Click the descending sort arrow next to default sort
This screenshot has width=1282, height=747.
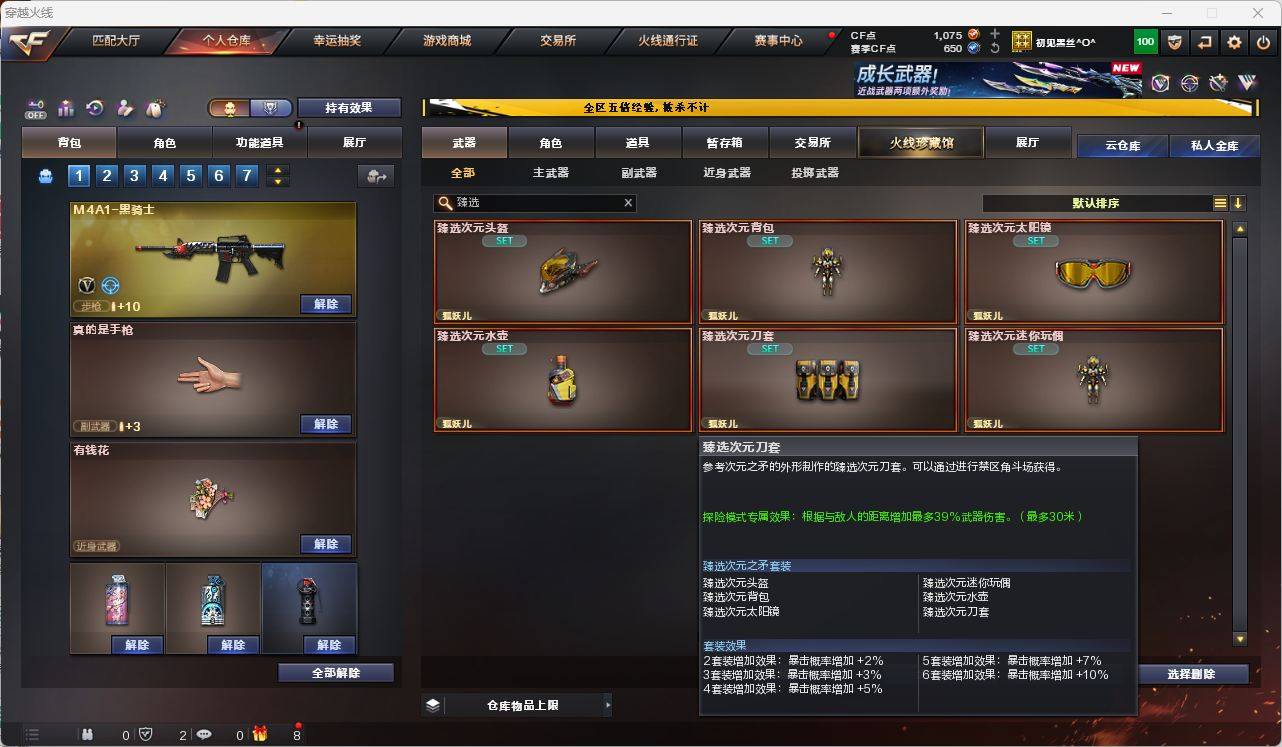pos(1240,202)
